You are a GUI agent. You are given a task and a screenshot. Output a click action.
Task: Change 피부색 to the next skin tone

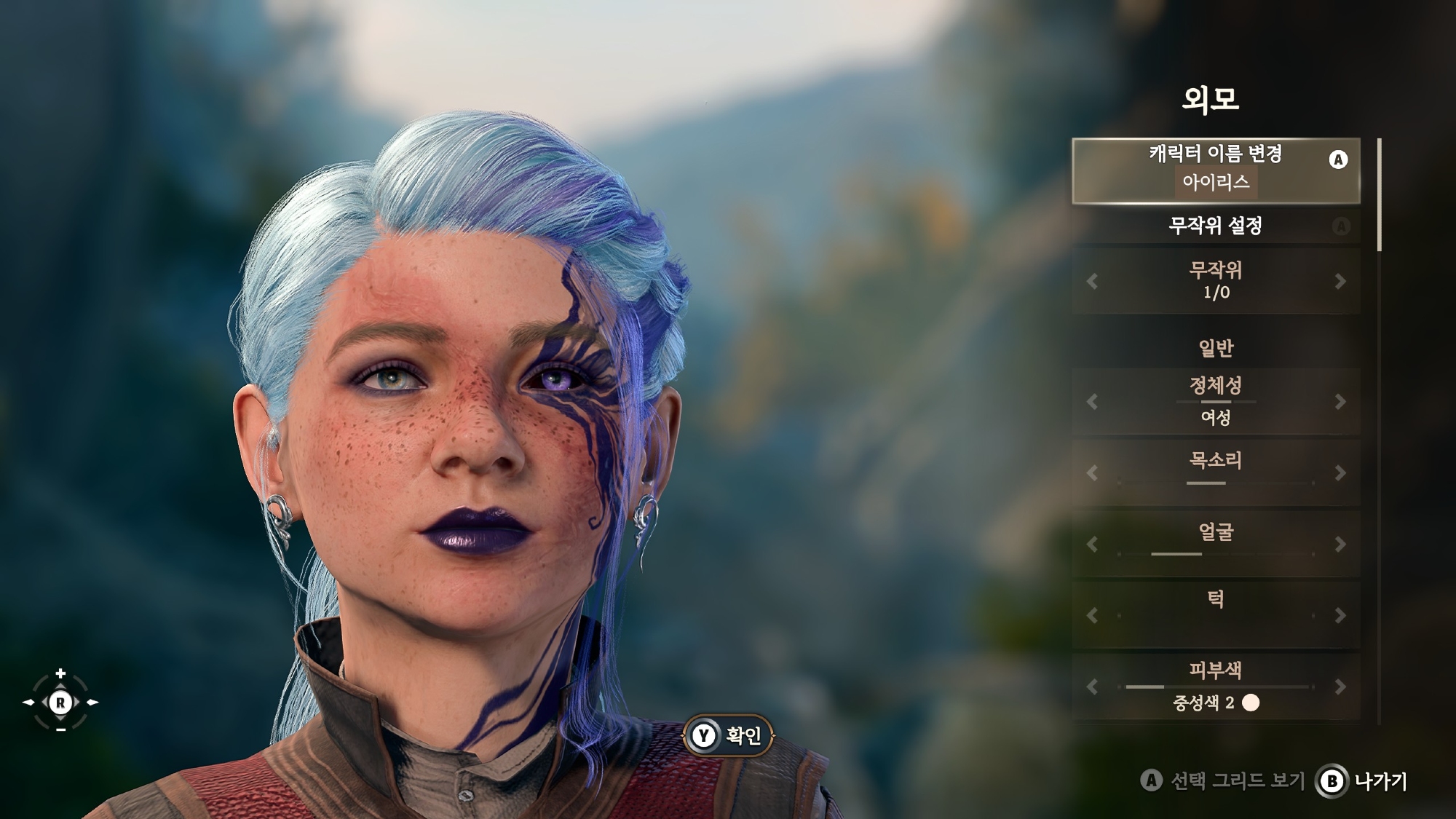click(x=1340, y=687)
